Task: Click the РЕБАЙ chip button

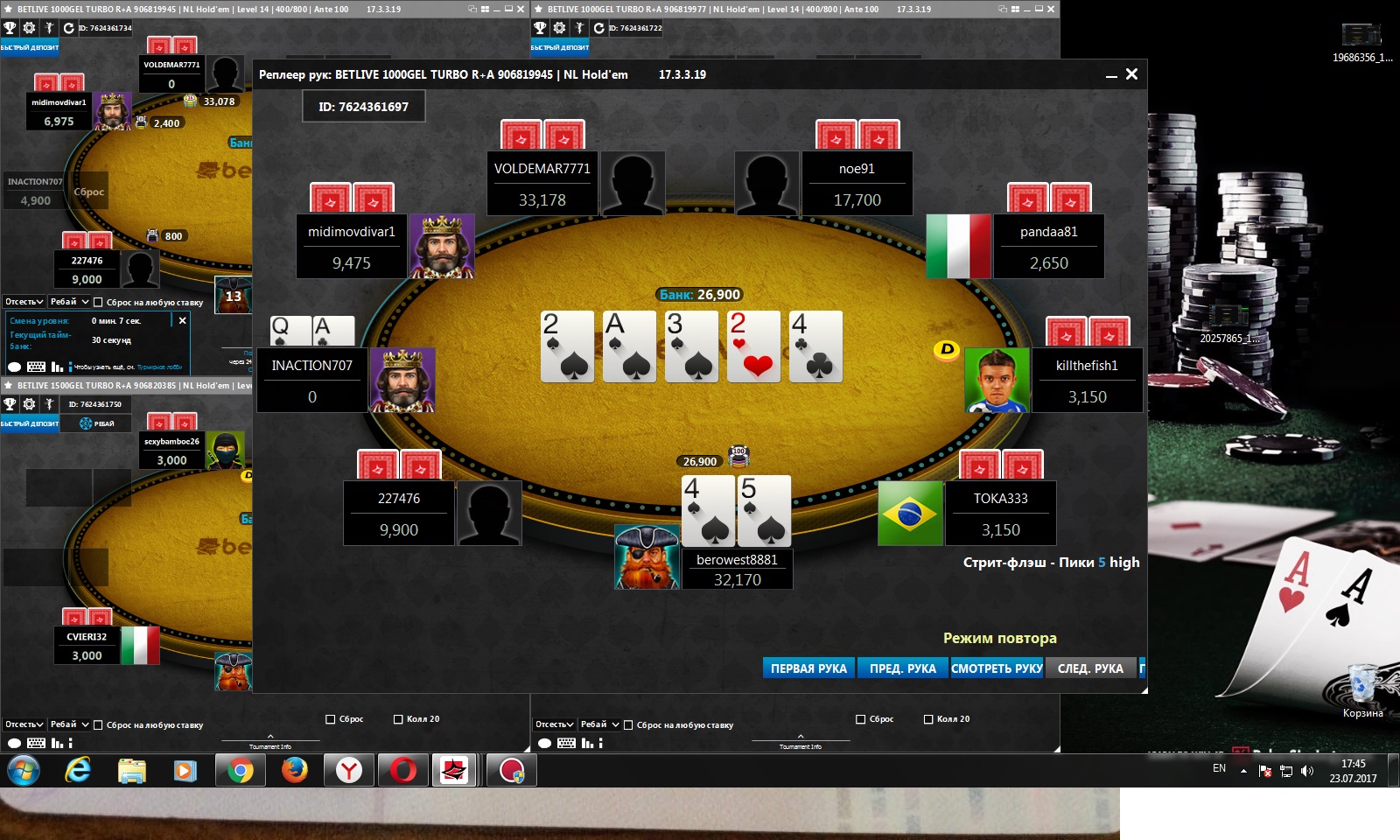Action: 97,423
